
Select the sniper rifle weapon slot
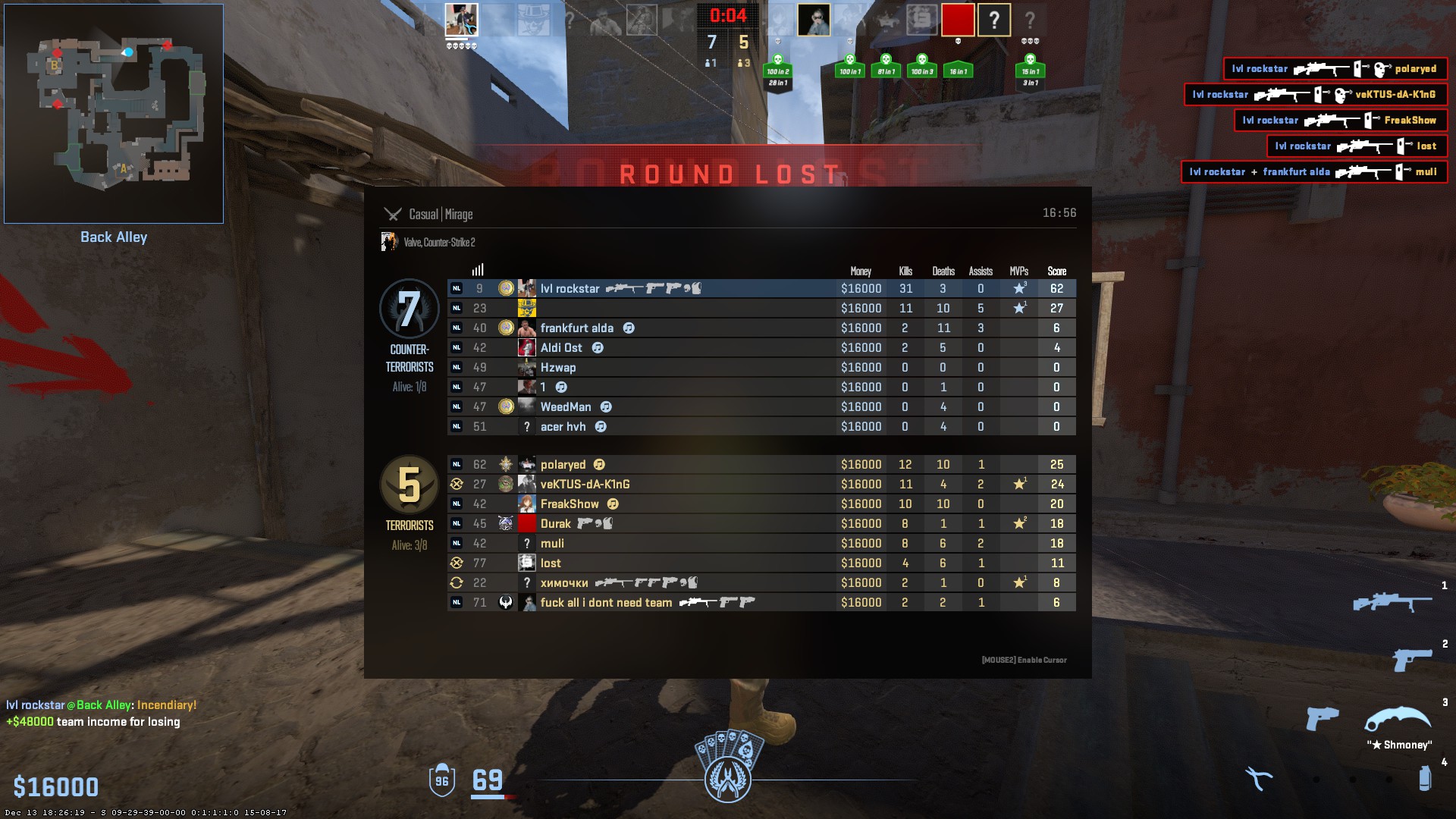pyautogui.click(x=1392, y=603)
